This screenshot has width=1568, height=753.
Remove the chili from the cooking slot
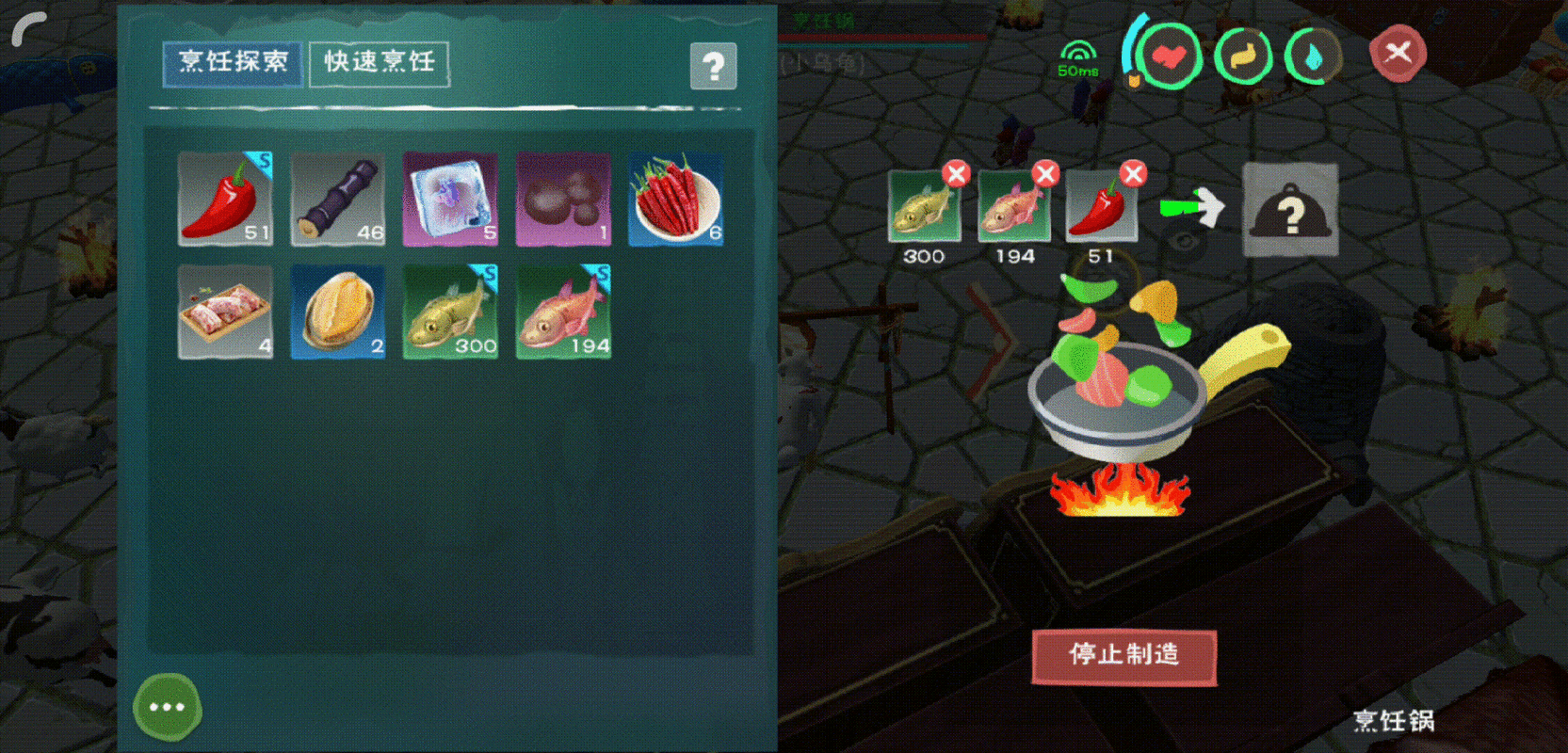click(x=1133, y=174)
